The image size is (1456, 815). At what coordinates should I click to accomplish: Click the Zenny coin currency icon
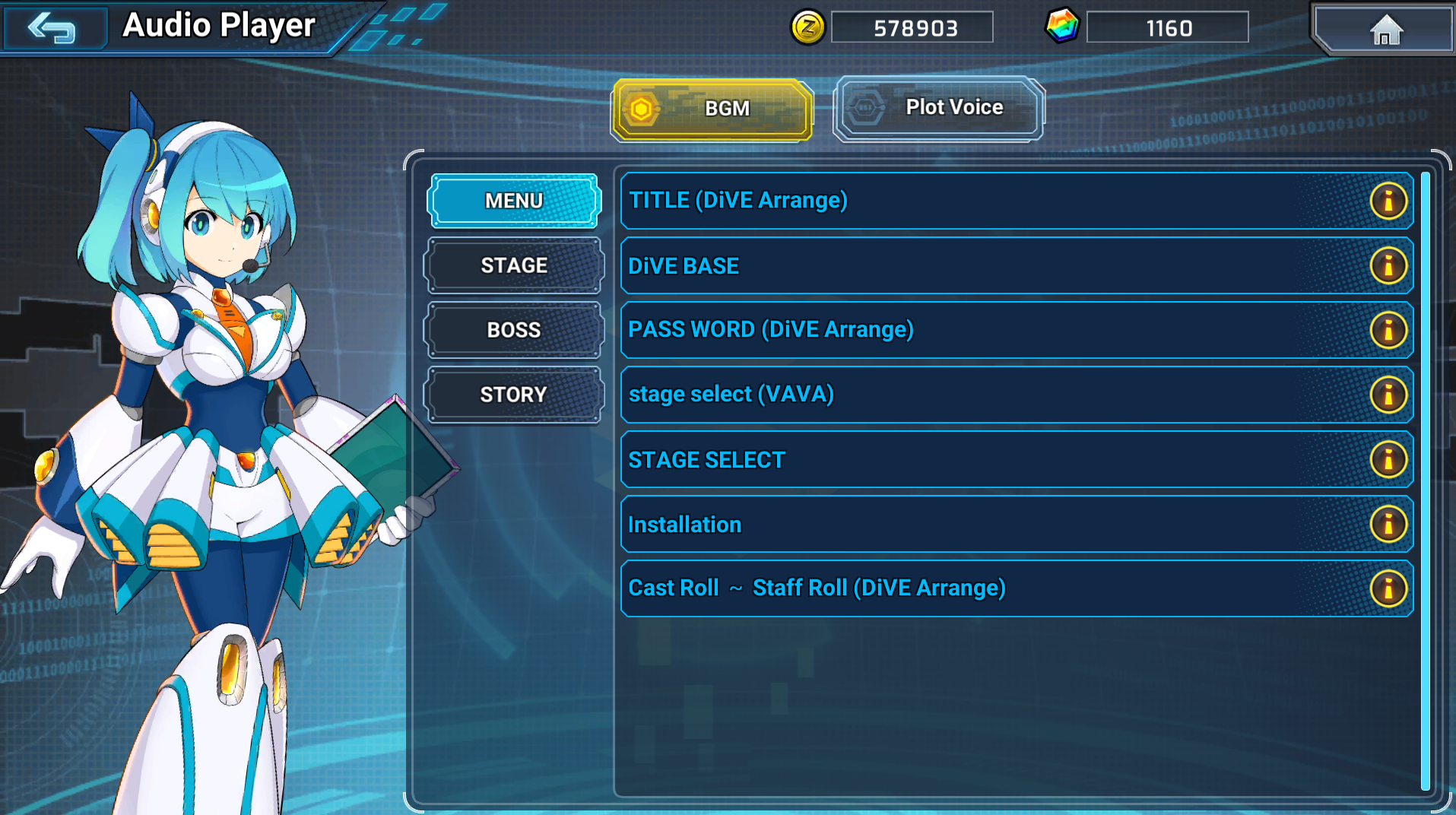coord(808,26)
